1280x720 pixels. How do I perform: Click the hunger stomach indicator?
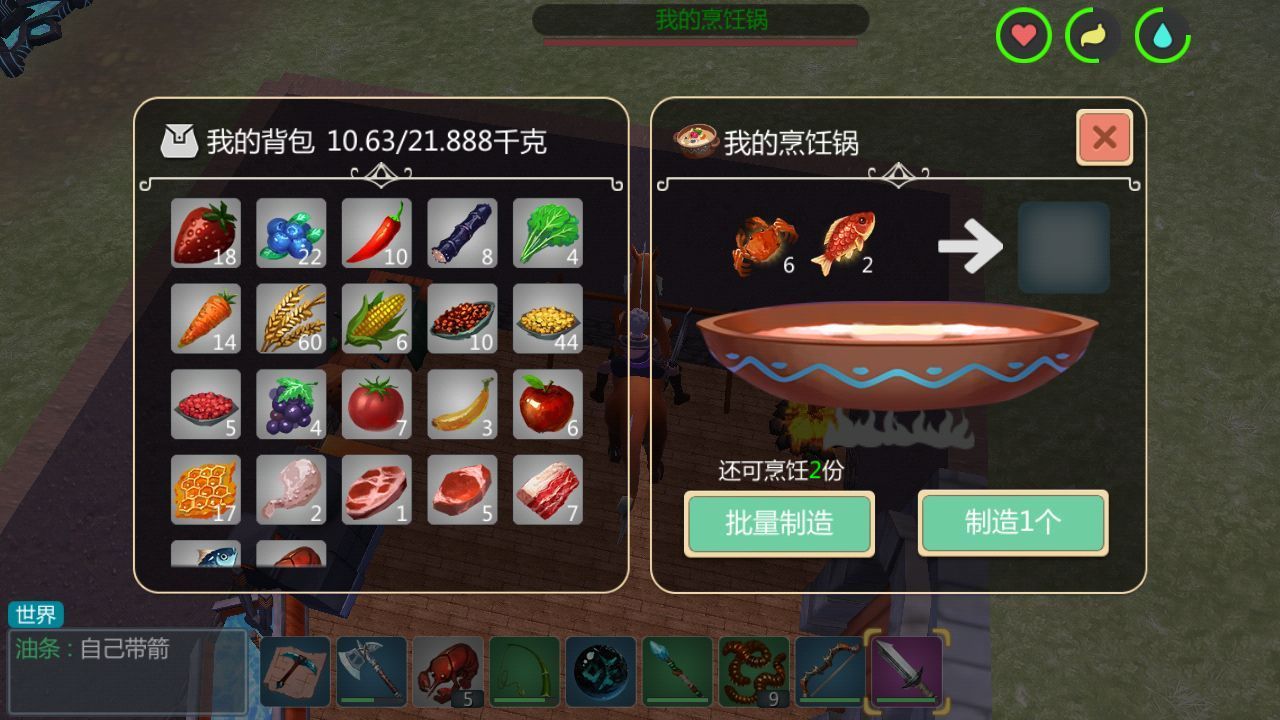coord(1094,36)
